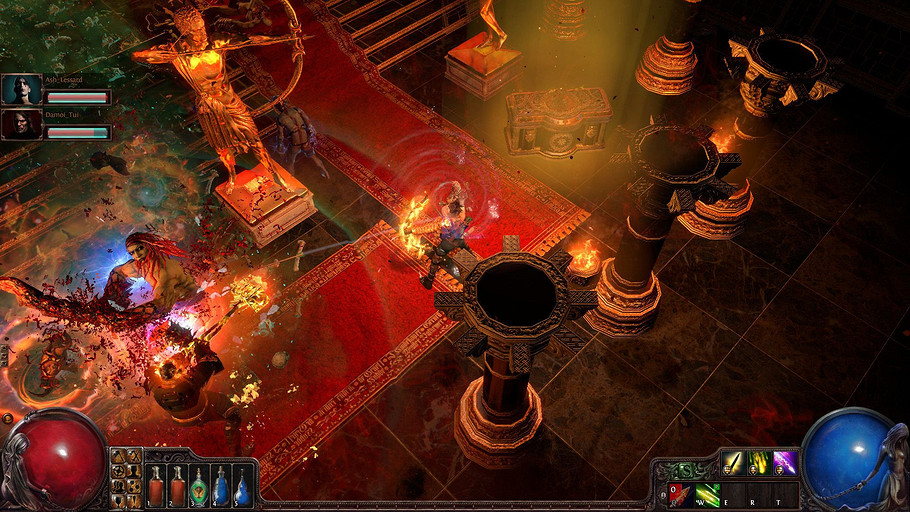Screen dimensions: 910x512
Task: Drink the mana flask in slot 4
Action: pos(221,485)
